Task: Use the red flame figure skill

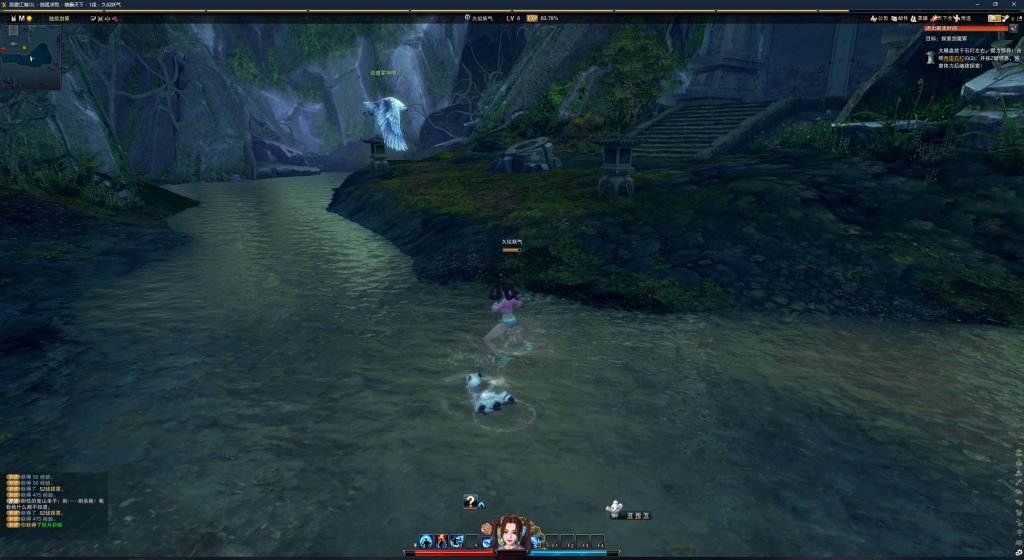Action: 441,541
